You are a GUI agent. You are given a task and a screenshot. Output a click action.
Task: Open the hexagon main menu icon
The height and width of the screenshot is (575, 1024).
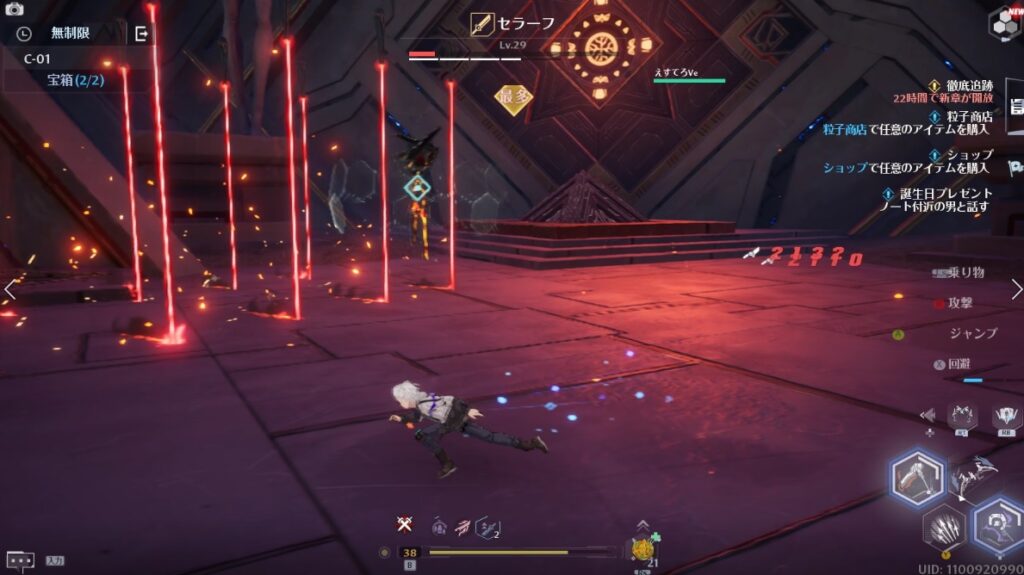point(1004,24)
